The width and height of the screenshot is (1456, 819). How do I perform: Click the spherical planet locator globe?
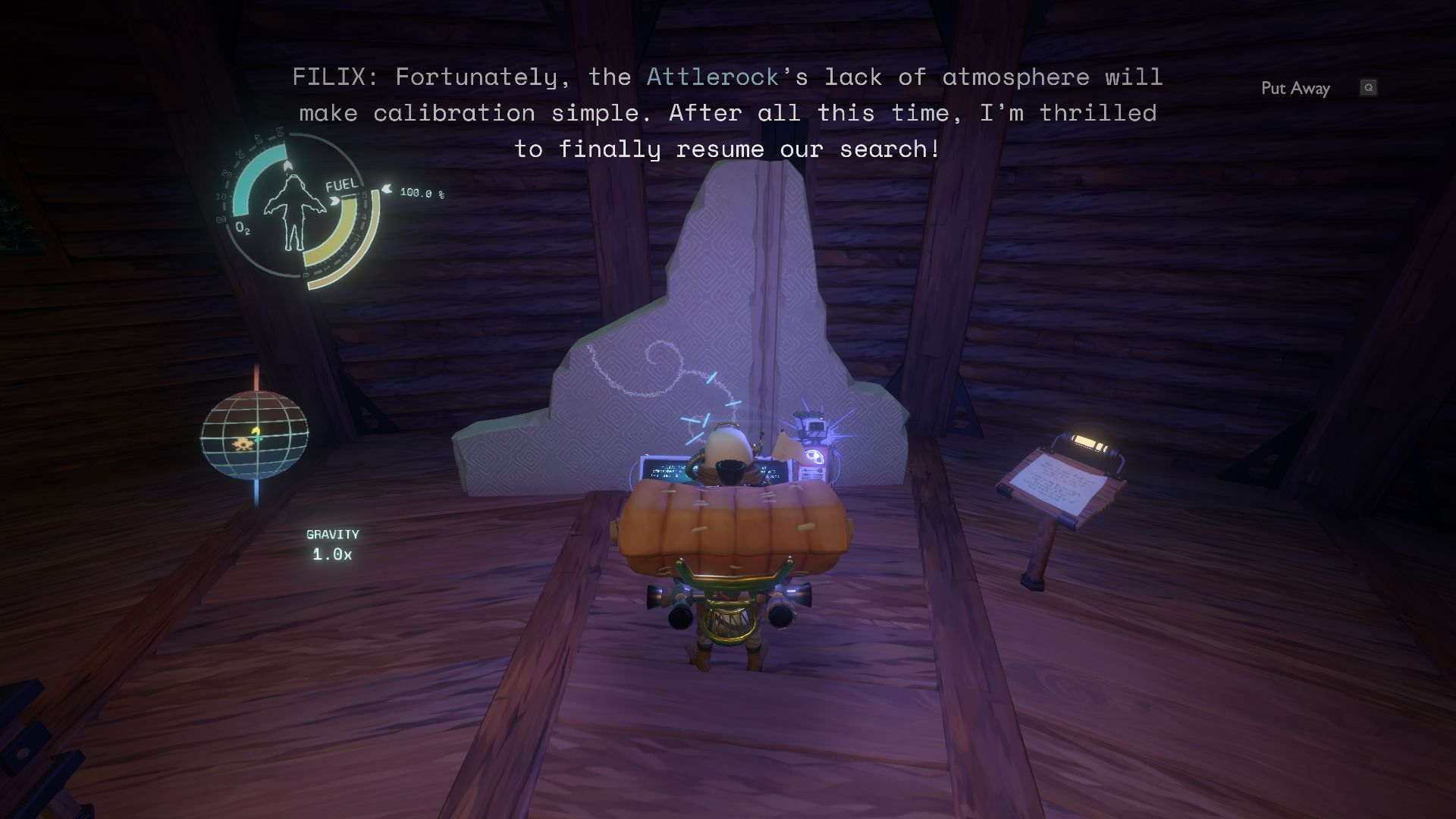(254, 435)
